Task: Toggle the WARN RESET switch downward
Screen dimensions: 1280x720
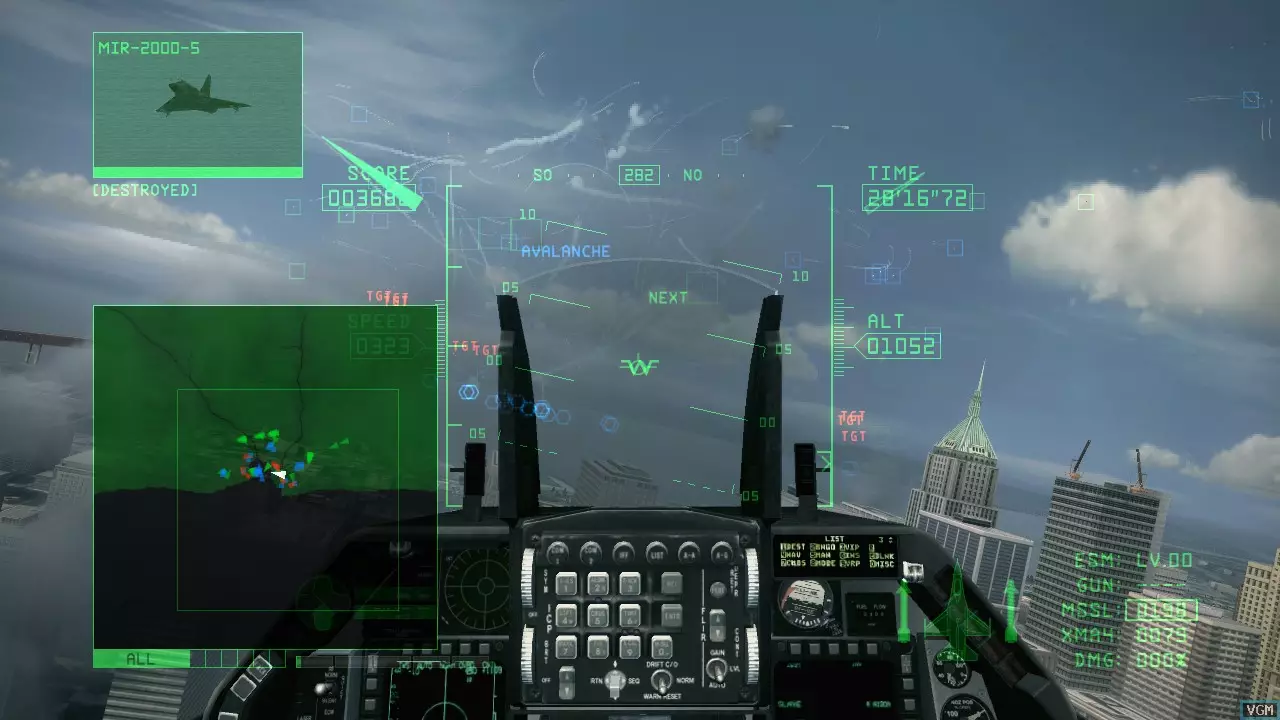Action: 661,687
